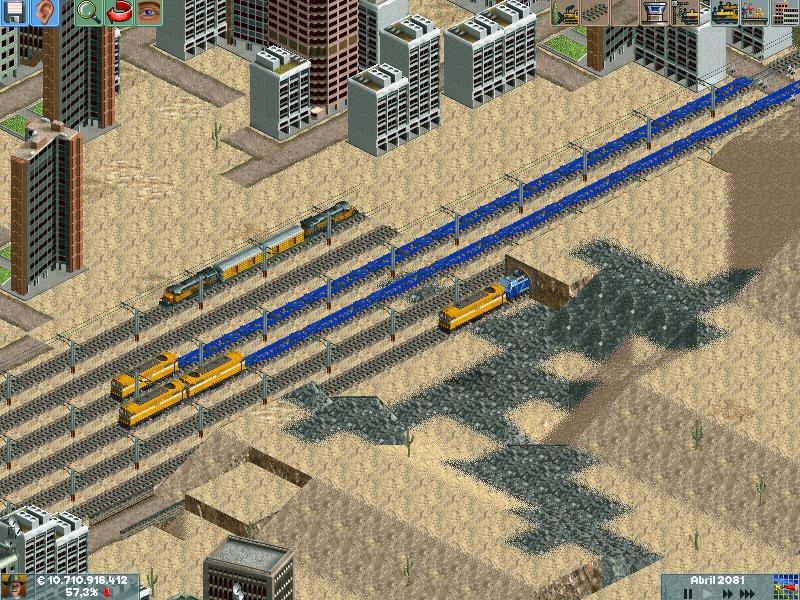Screen dimensions: 800x600
Task: Pause the game with the pause button
Action: pos(687,593)
